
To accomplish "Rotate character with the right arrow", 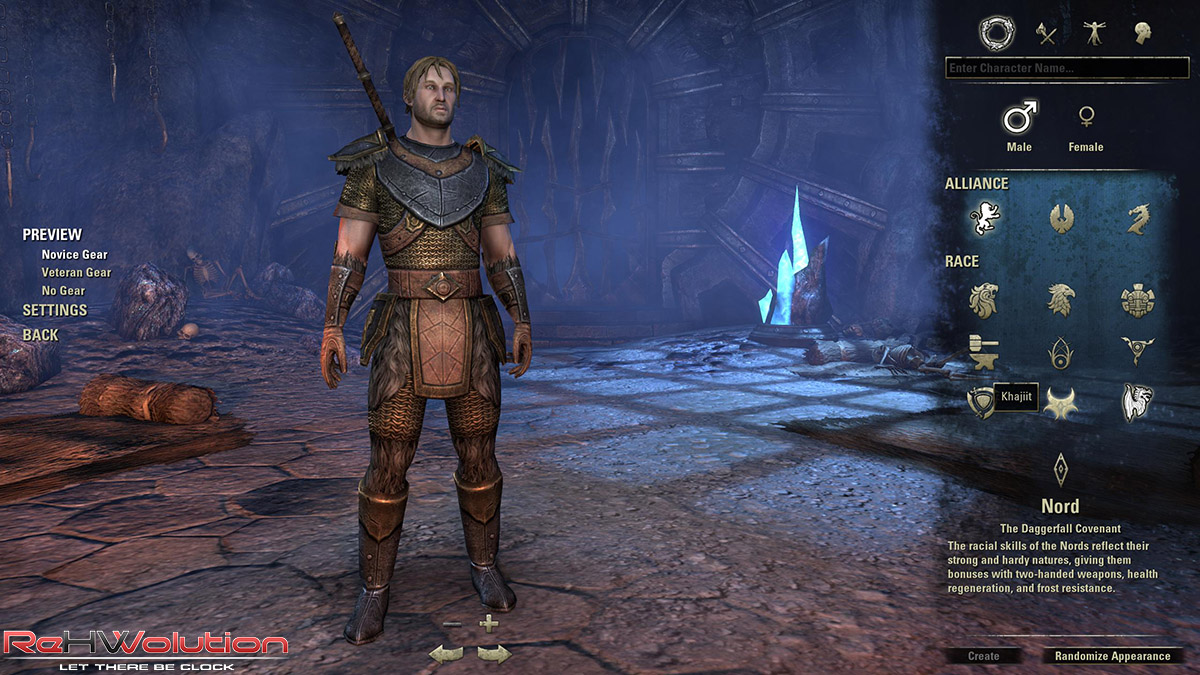I will click(494, 654).
